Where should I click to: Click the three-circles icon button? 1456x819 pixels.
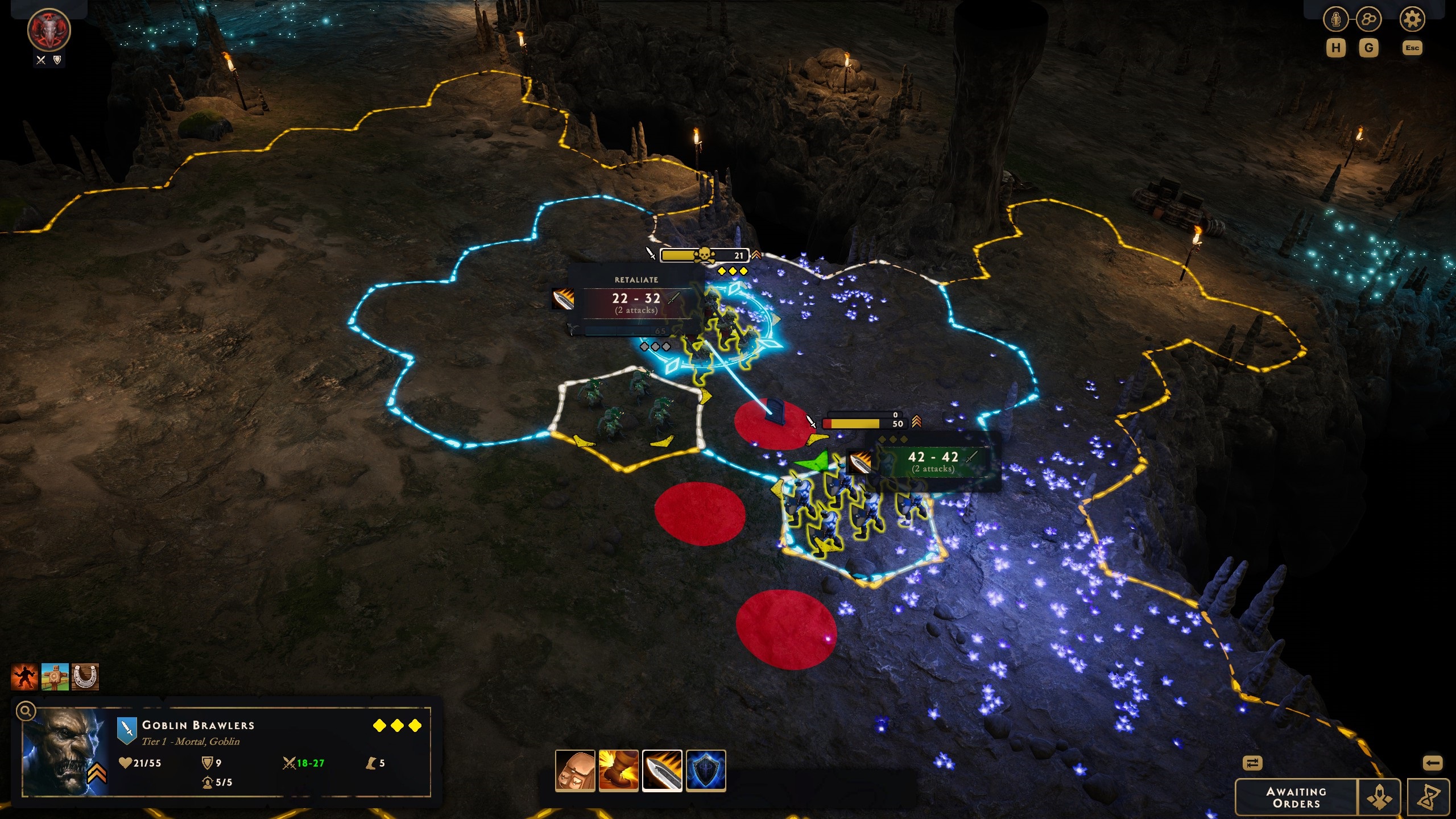coord(1368,20)
